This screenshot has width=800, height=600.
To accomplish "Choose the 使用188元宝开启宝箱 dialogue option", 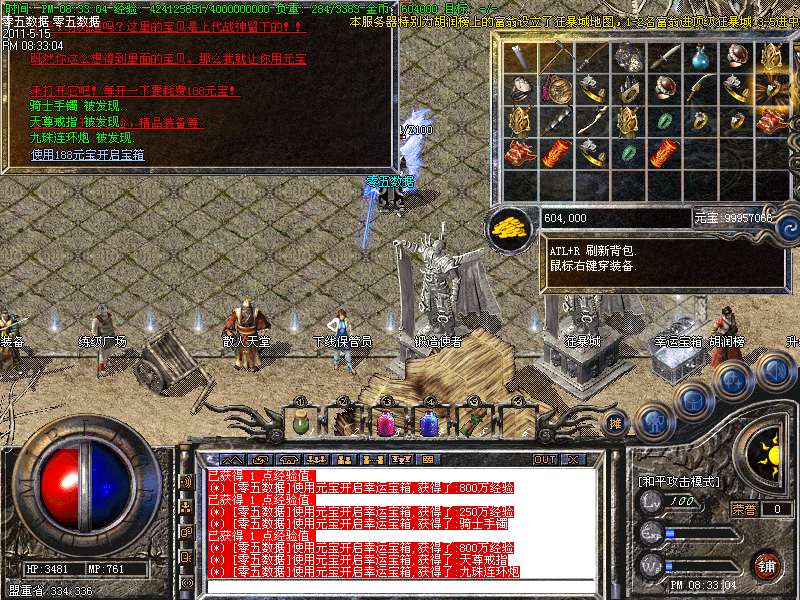I will (88, 155).
